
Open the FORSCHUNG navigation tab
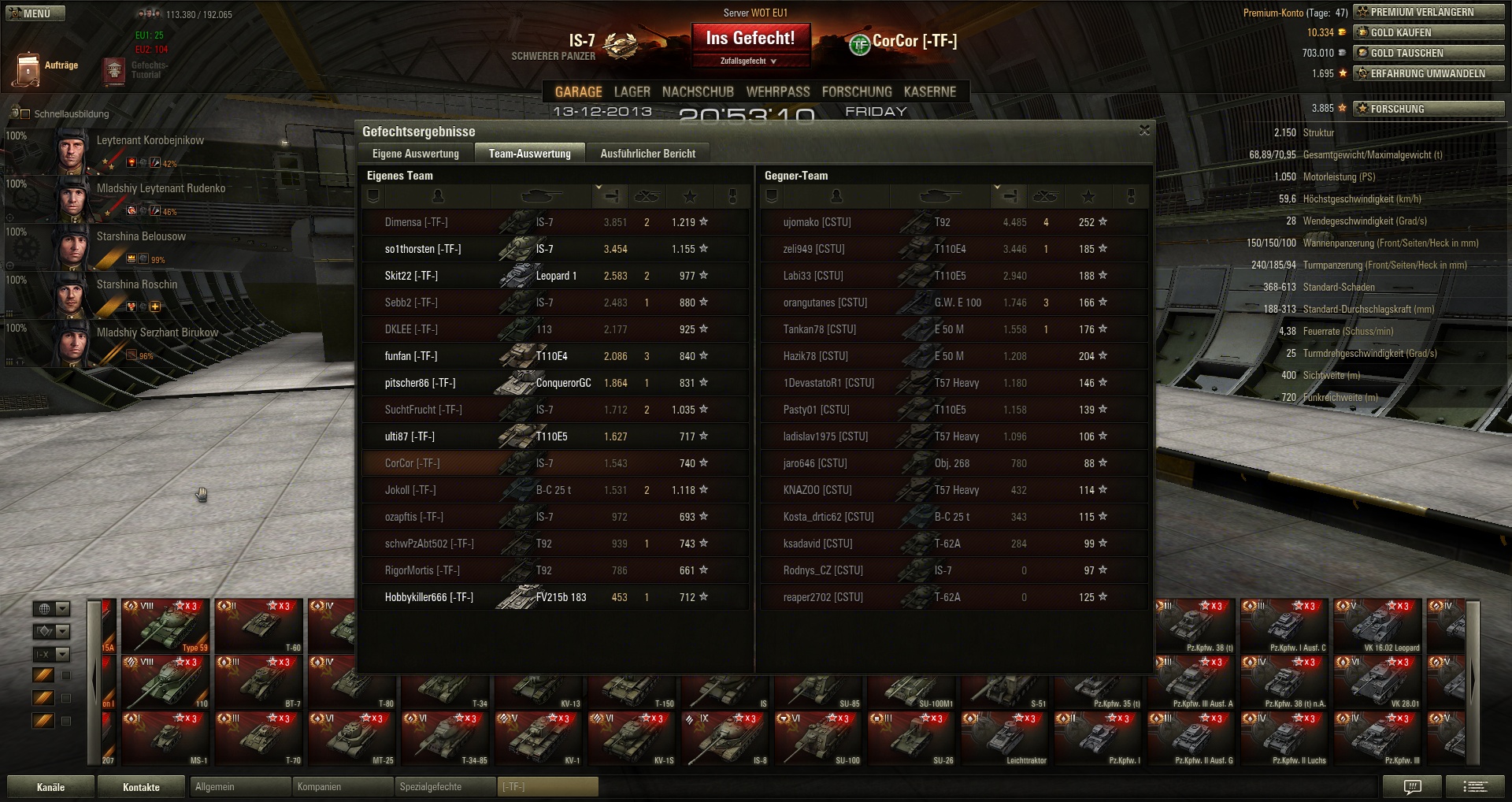coord(857,92)
